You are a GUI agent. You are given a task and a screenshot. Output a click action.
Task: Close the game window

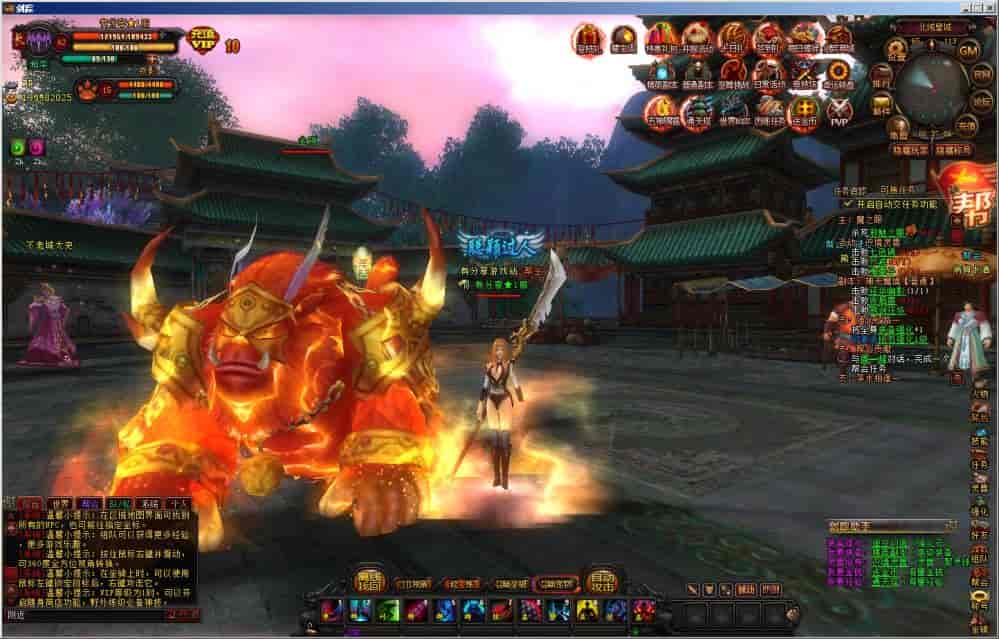[988, 7]
